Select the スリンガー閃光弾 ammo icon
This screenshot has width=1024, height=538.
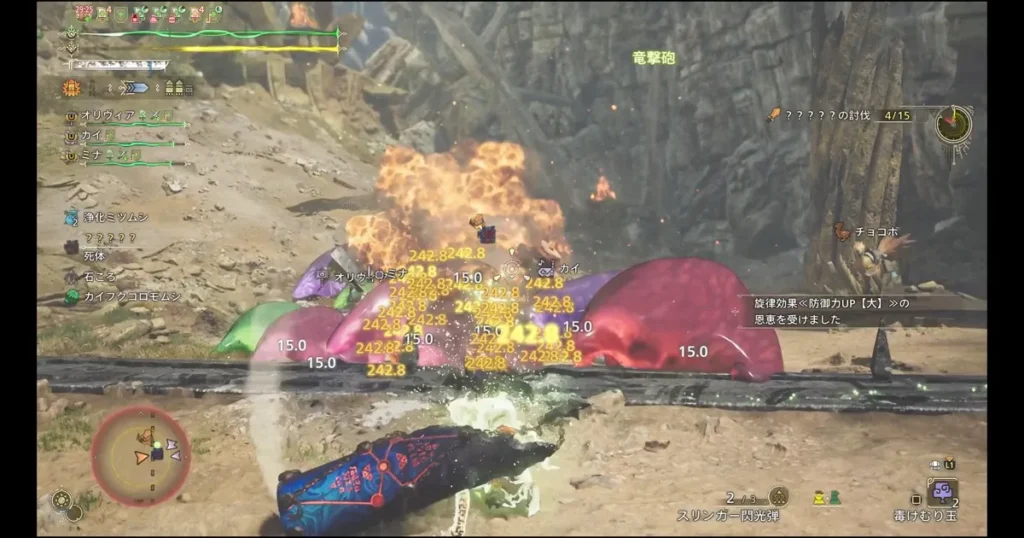pos(778,496)
